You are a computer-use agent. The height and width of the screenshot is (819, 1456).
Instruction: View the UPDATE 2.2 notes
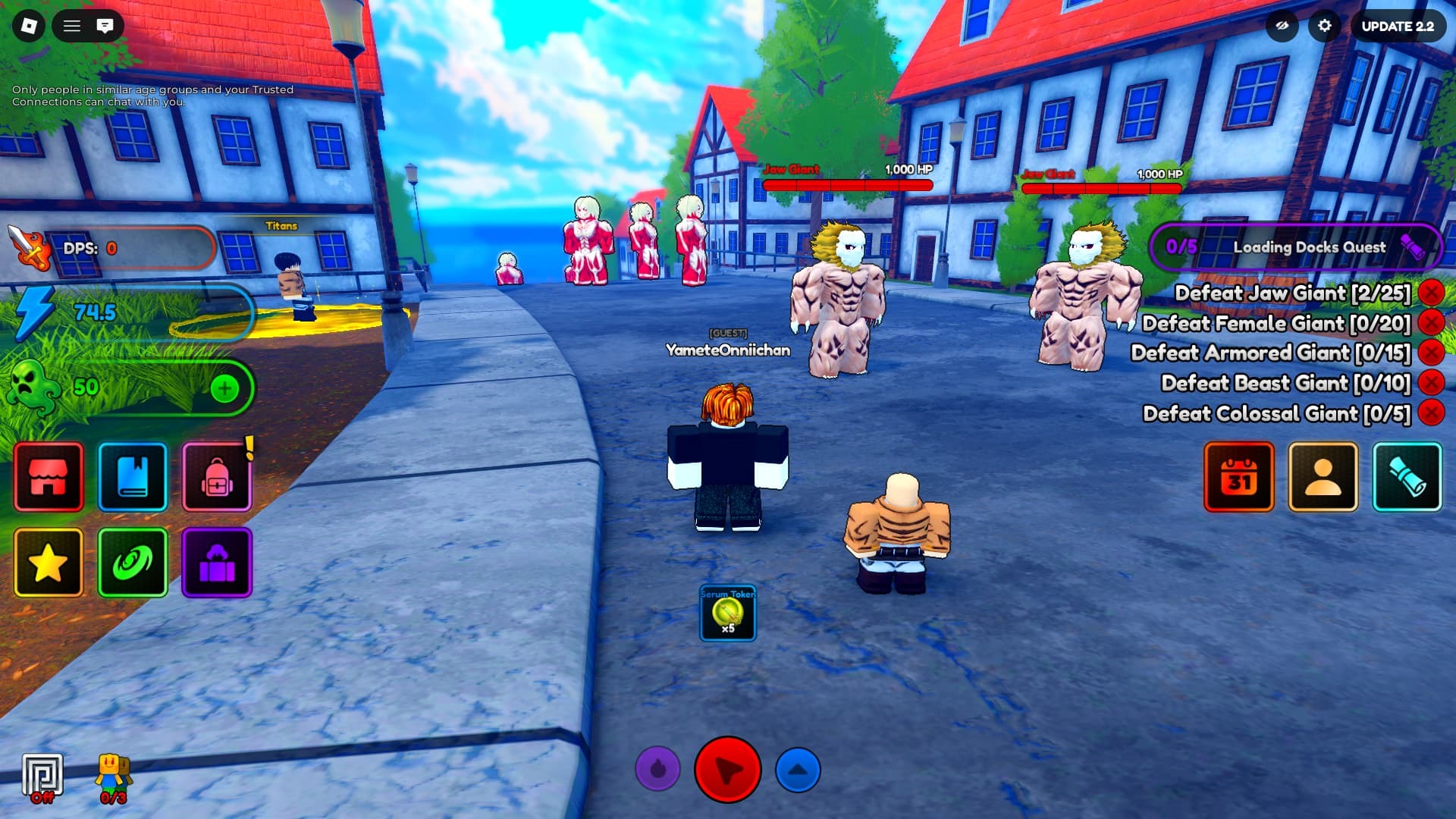[1397, 27]
